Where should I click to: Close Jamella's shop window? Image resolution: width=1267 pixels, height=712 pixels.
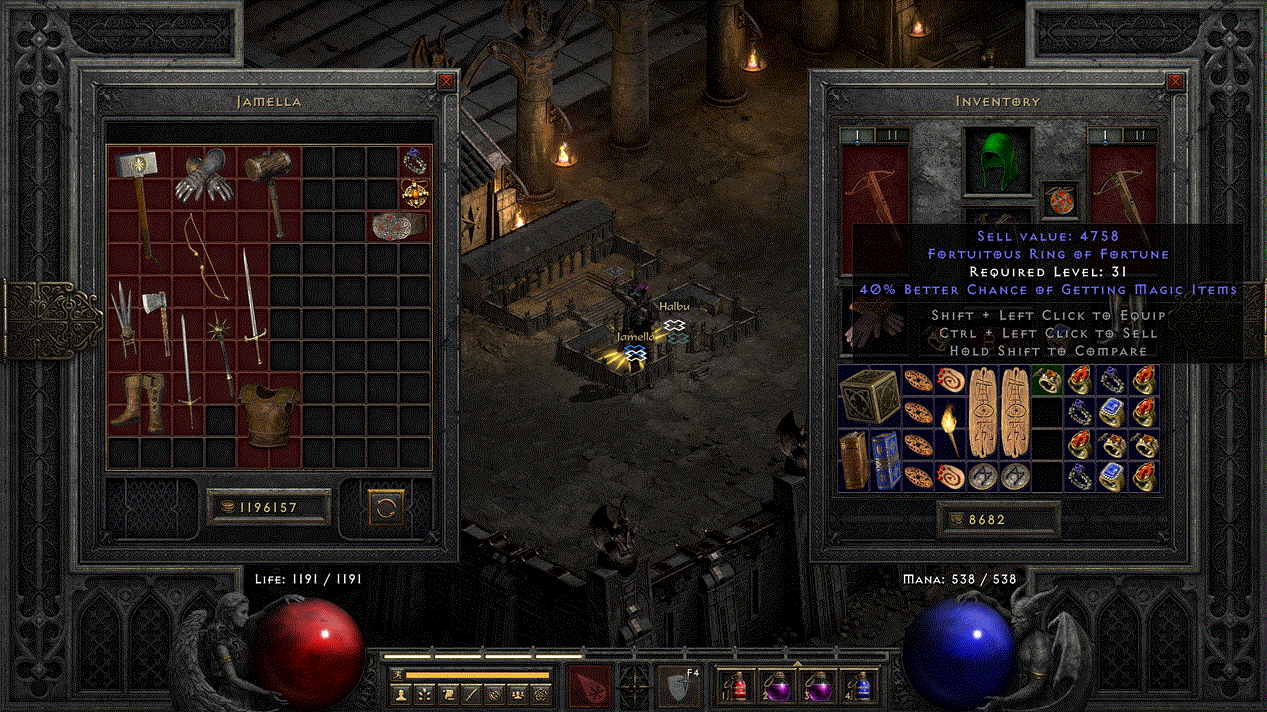click(445, 83)
